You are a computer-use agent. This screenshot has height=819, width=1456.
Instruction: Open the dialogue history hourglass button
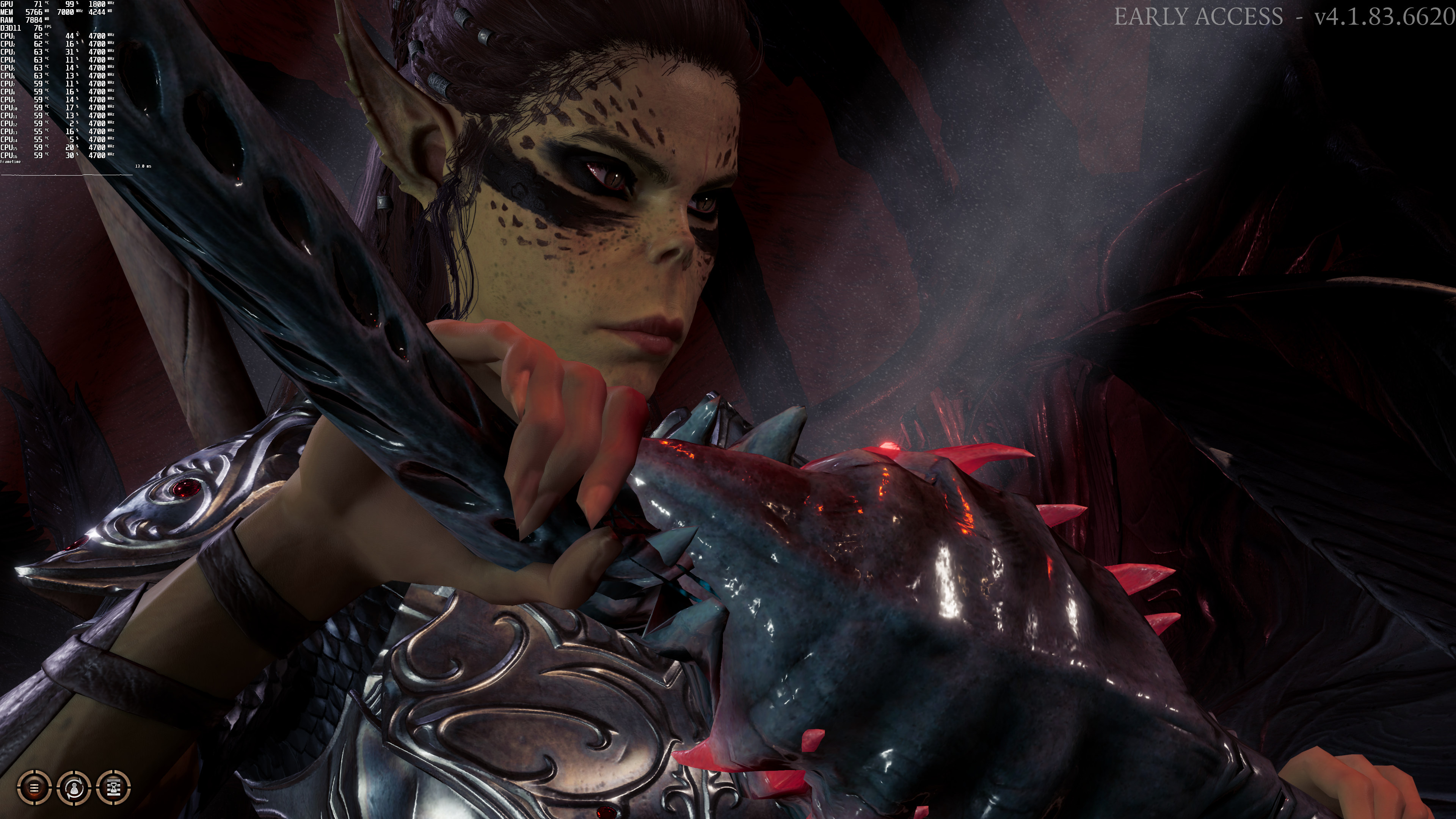(114, 787)
